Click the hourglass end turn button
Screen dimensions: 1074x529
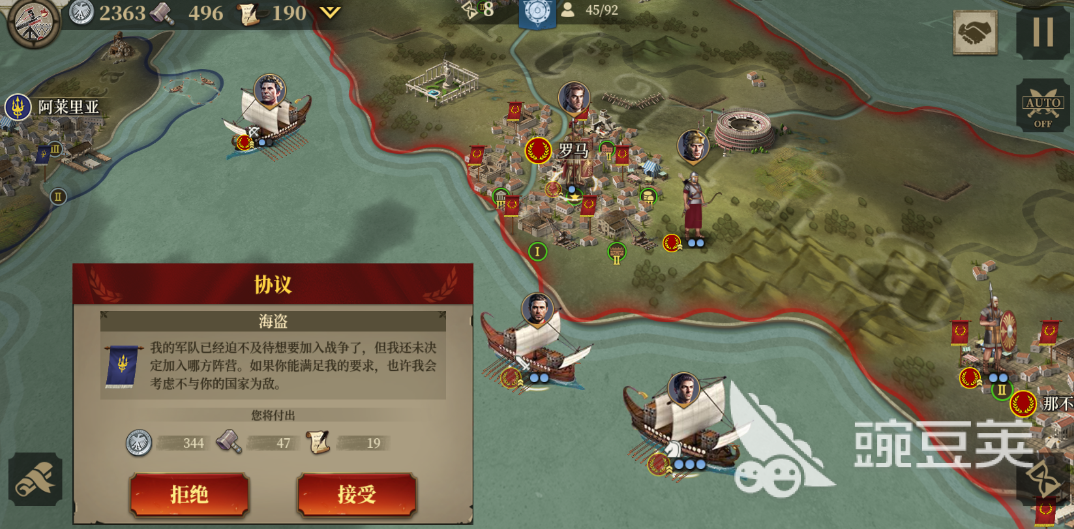coord(1044,478)
